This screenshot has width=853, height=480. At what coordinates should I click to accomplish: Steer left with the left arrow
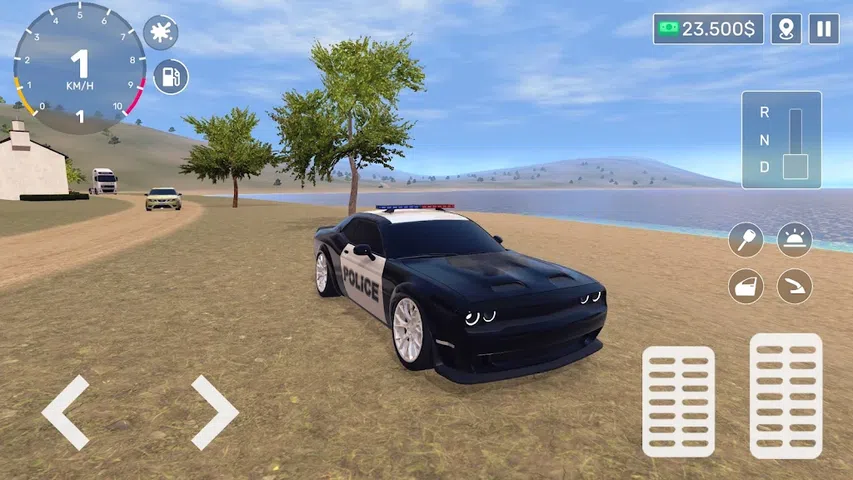65,412
